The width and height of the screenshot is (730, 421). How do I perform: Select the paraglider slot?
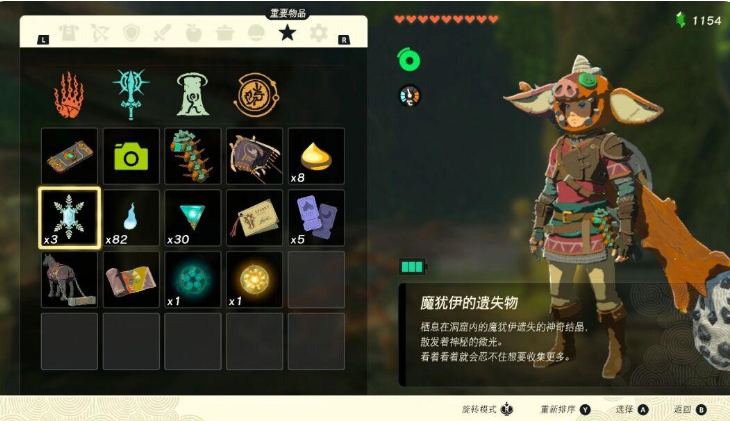point(254,156)
